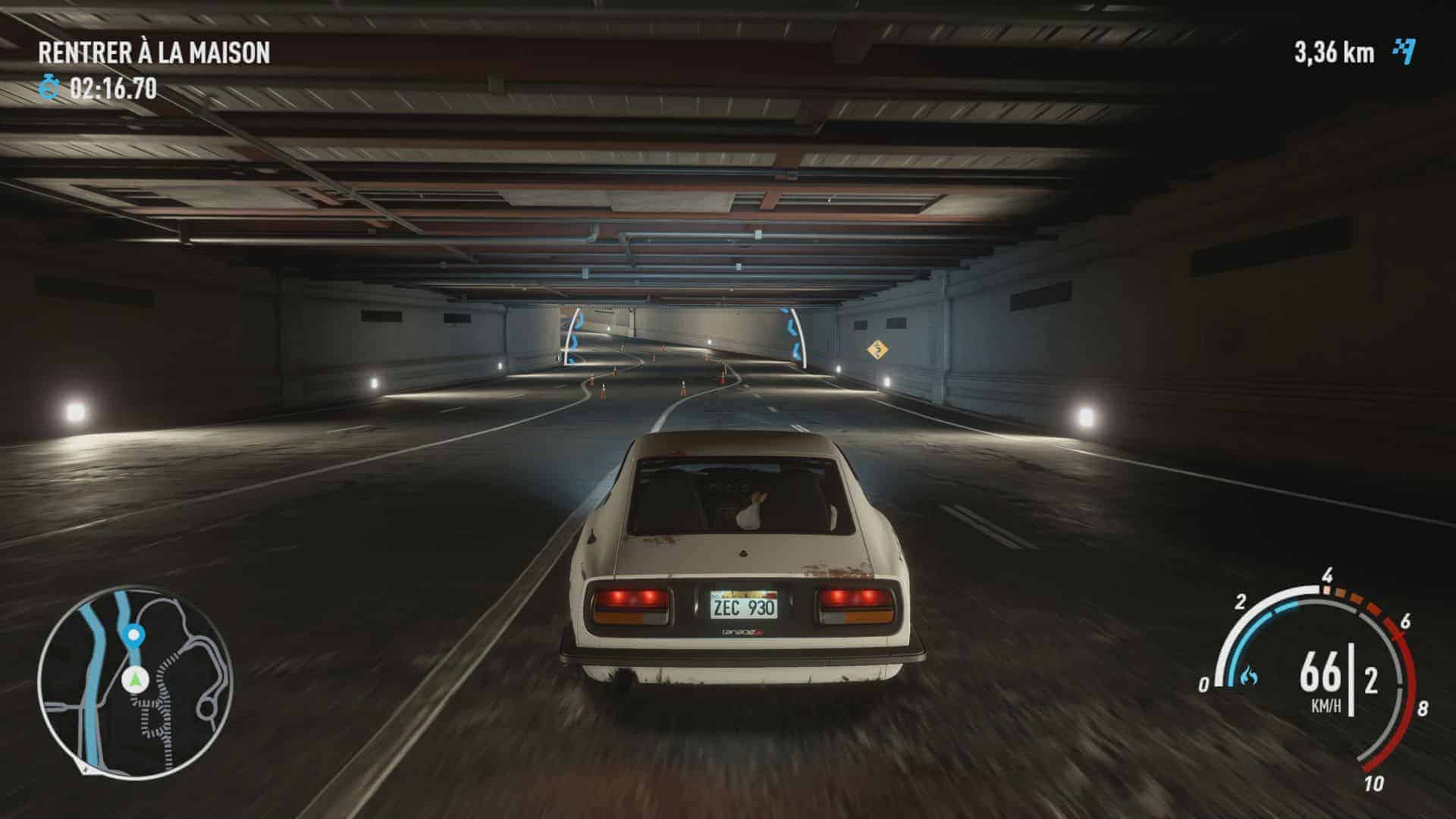The width and height of the screenshot is (1456, 819).
Task: Click the player arrow on the minimap
Action: (135, 680)
